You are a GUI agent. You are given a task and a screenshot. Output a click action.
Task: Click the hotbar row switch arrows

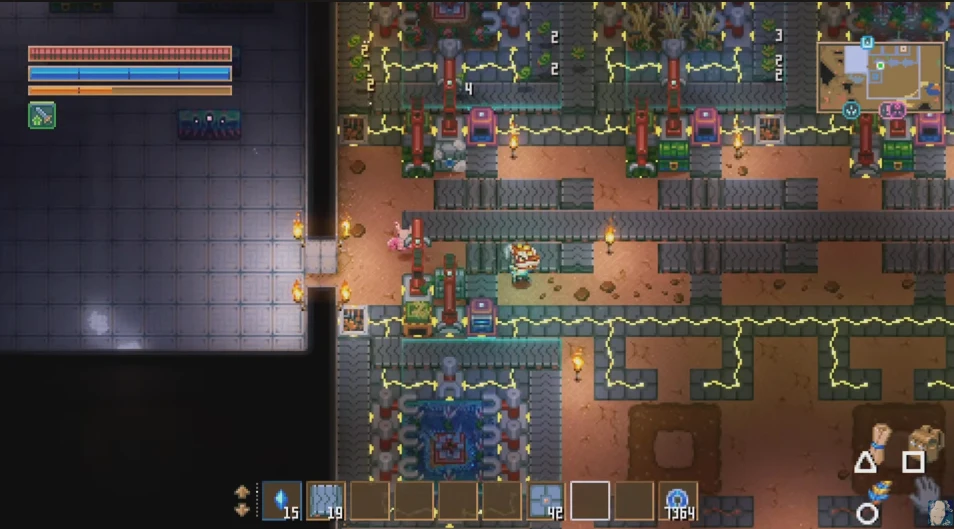pos(242,500)
